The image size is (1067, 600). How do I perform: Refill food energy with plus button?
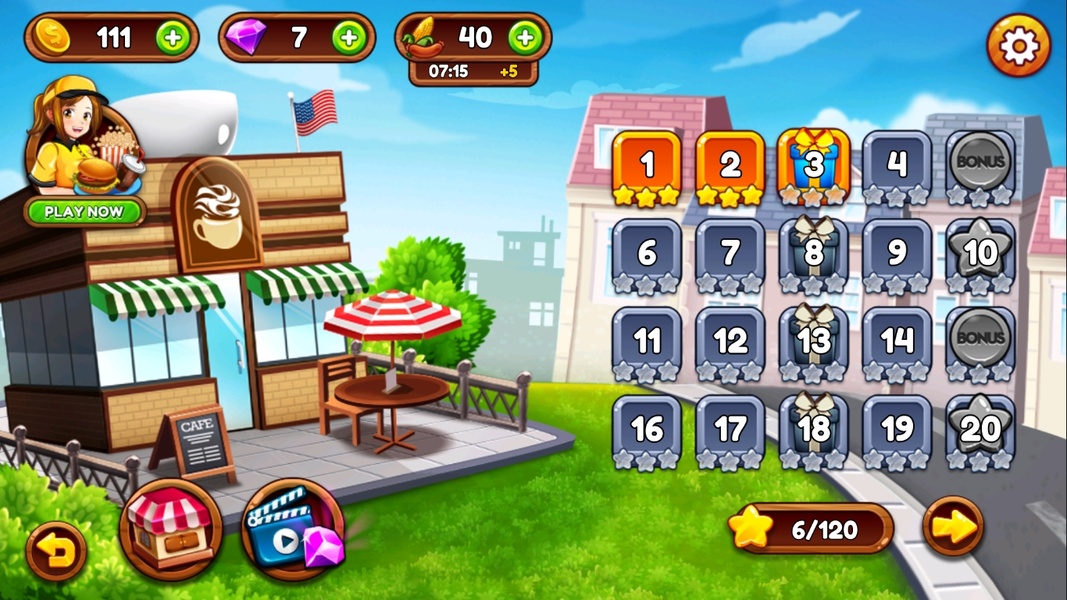tap(525, 38)
